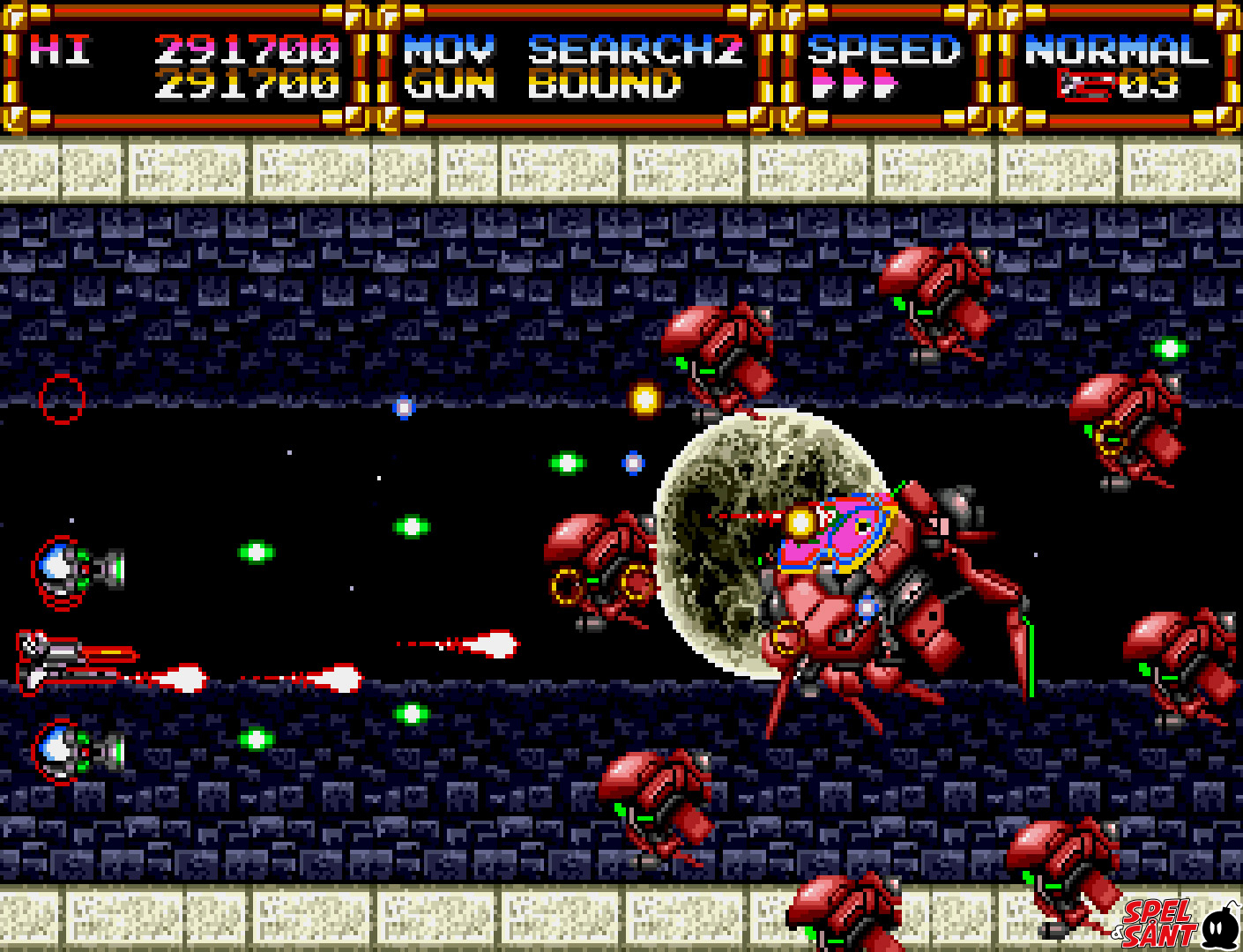Click the red ship lives icon
Screen dimensions: 1243x952
point(1086,86)
